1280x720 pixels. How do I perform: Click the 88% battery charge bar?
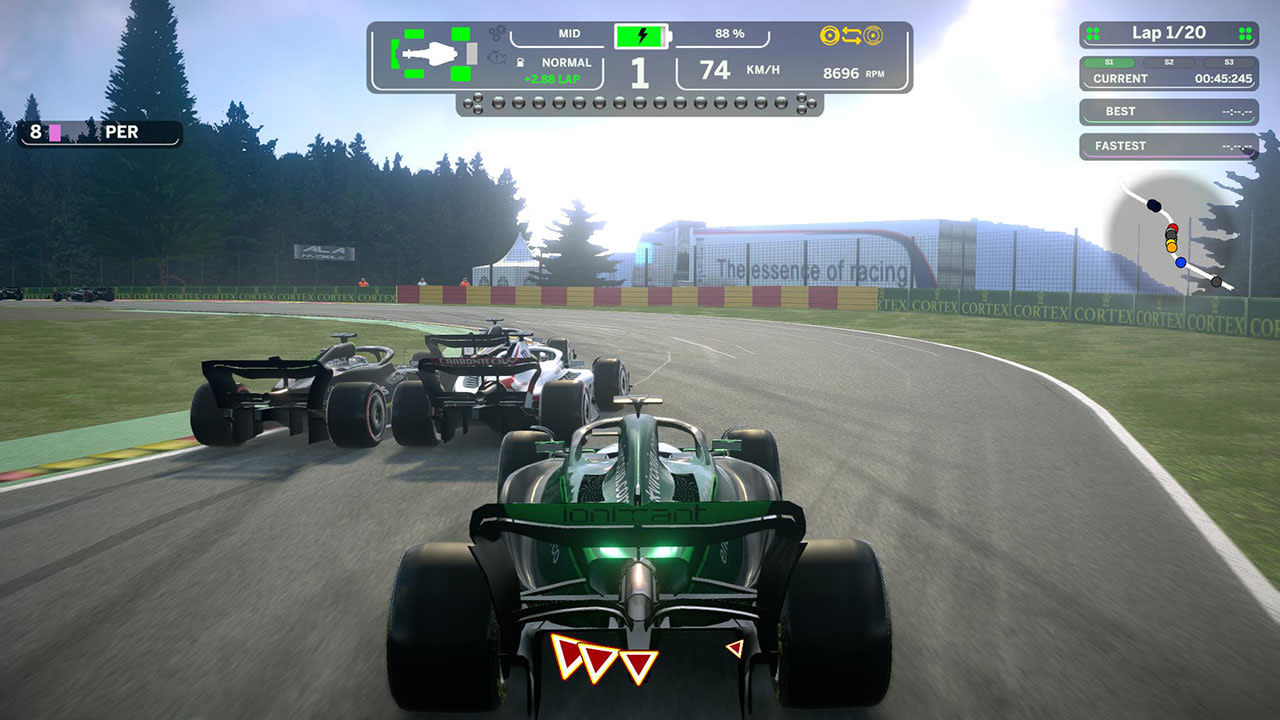(731, 33)
